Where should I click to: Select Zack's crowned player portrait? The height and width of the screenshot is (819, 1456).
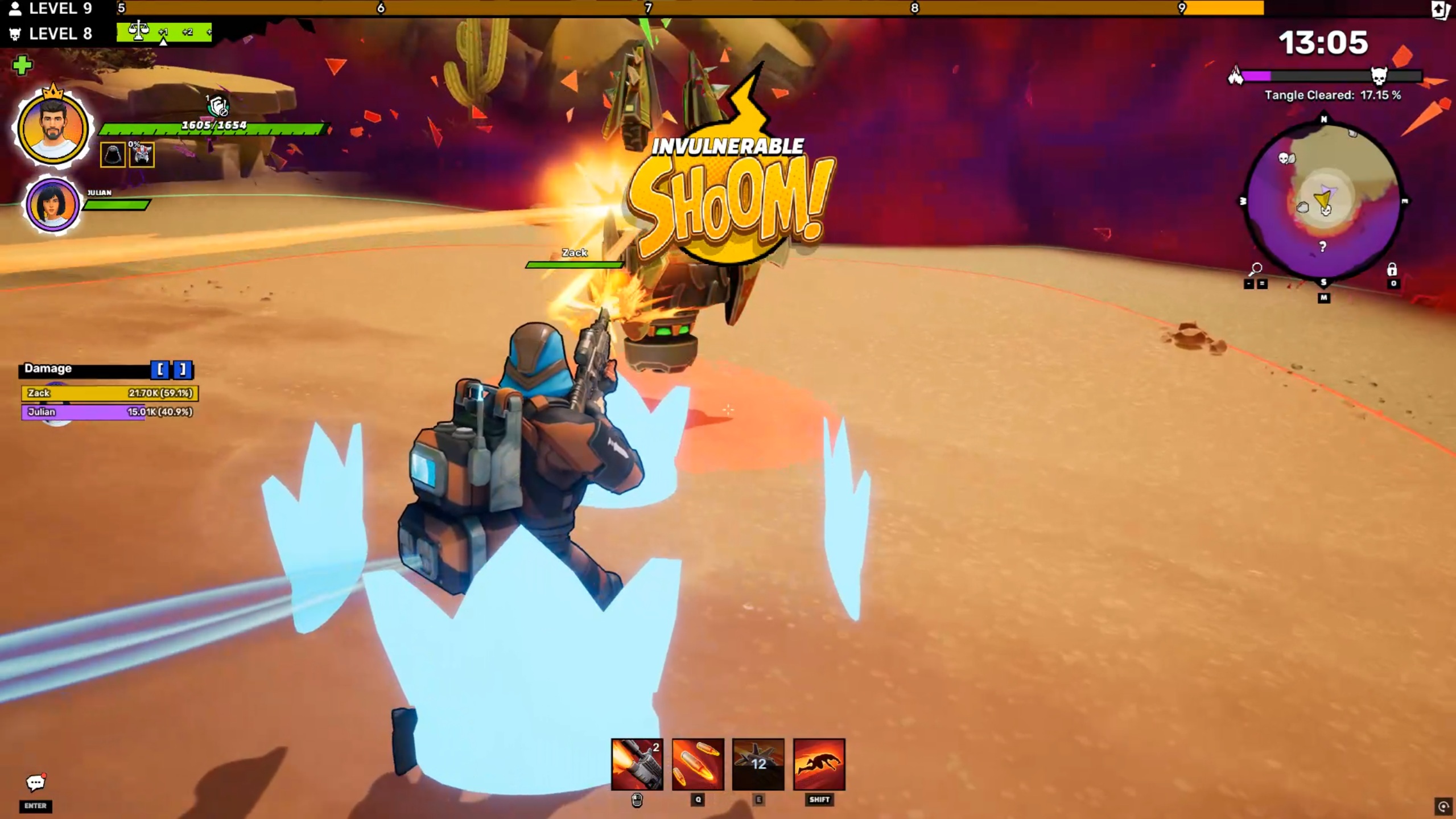click(x=52, y=128)
